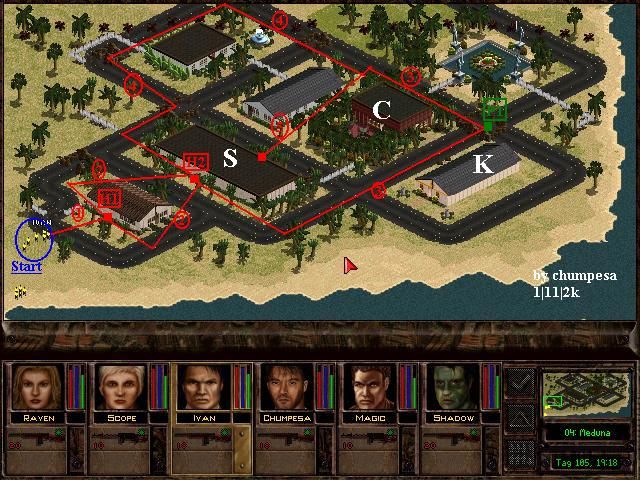The image size is (640, 480).
Task: Select Raven's portrait
Action: pos(37,388)
